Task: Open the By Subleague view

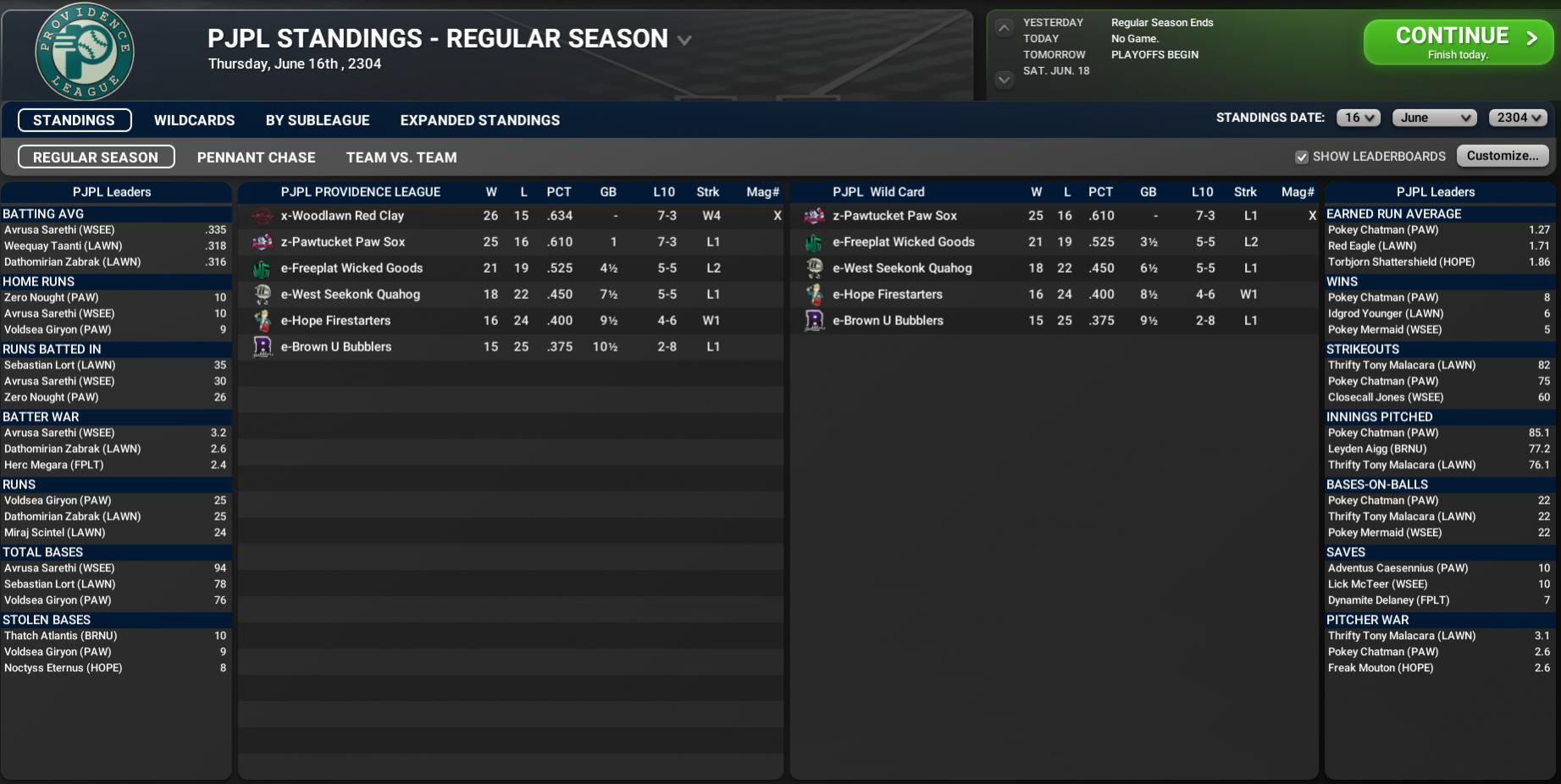Action: pos(318,120)
